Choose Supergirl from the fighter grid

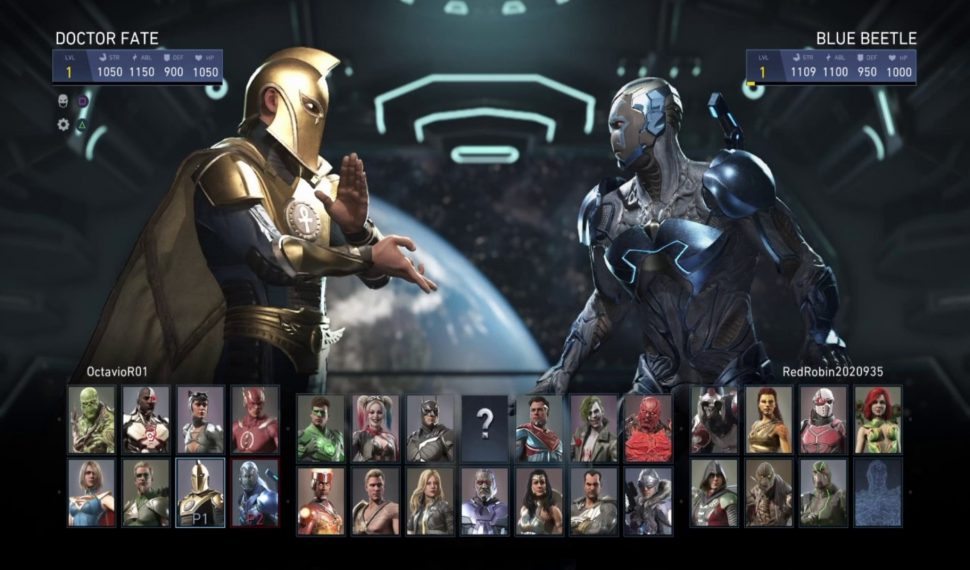pyautogui.click(x=91, y=492)
